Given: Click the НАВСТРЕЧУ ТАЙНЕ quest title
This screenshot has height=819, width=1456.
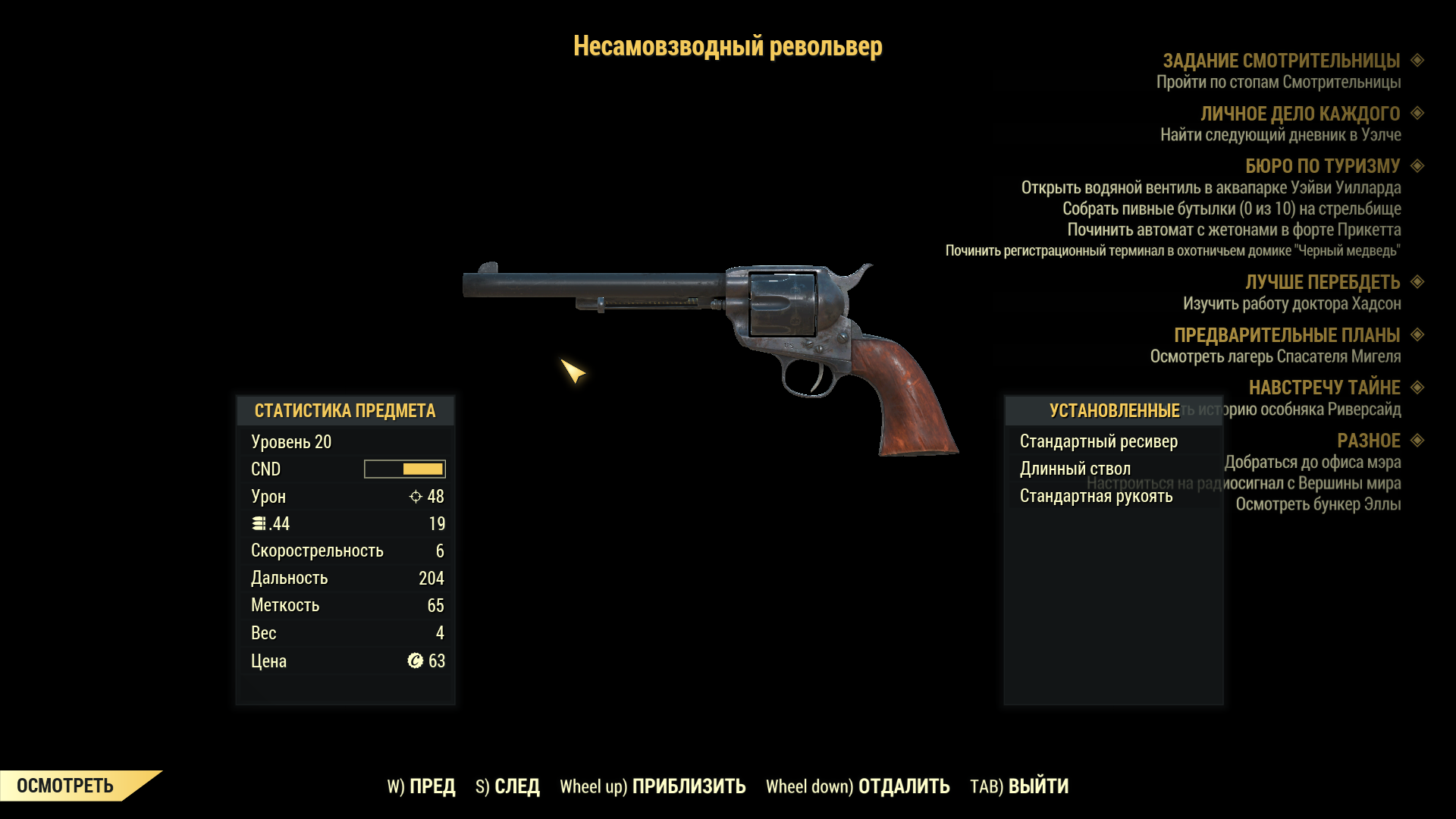Looking at the screenshot, I should [1324, 388].
